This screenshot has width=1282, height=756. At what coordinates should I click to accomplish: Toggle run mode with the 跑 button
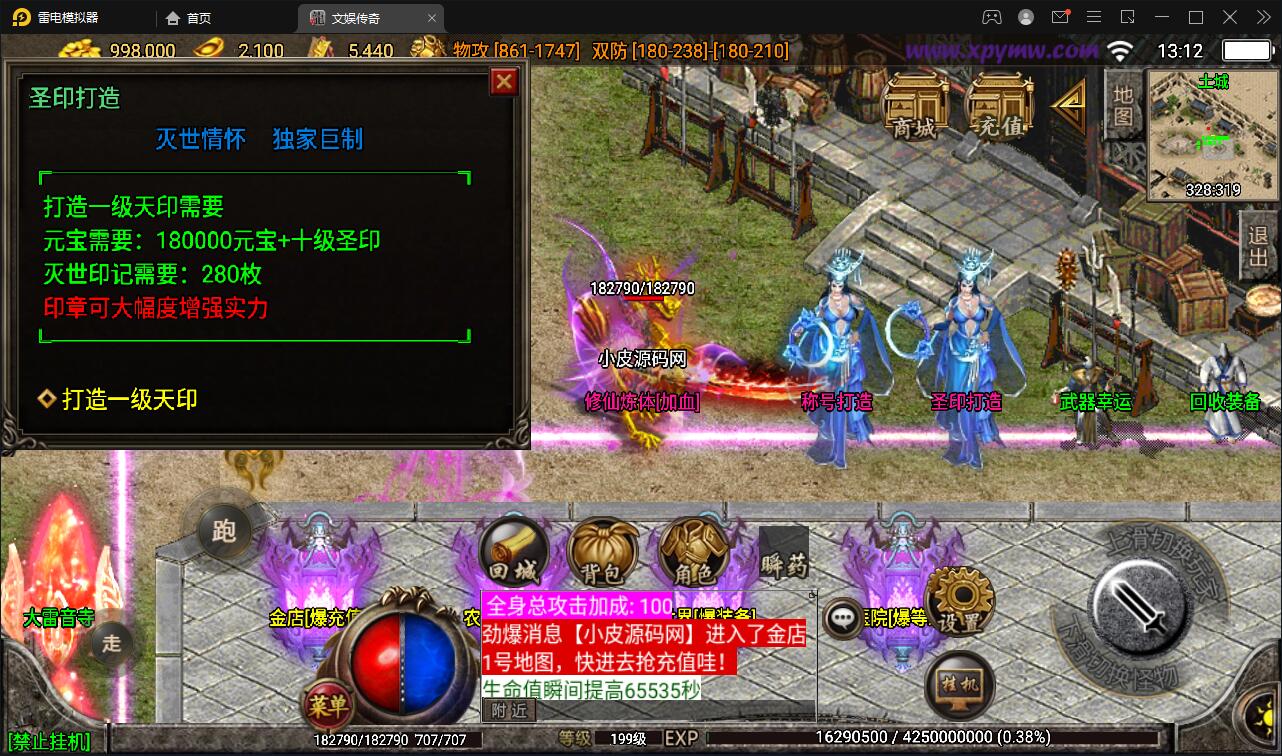pos(225,532)
